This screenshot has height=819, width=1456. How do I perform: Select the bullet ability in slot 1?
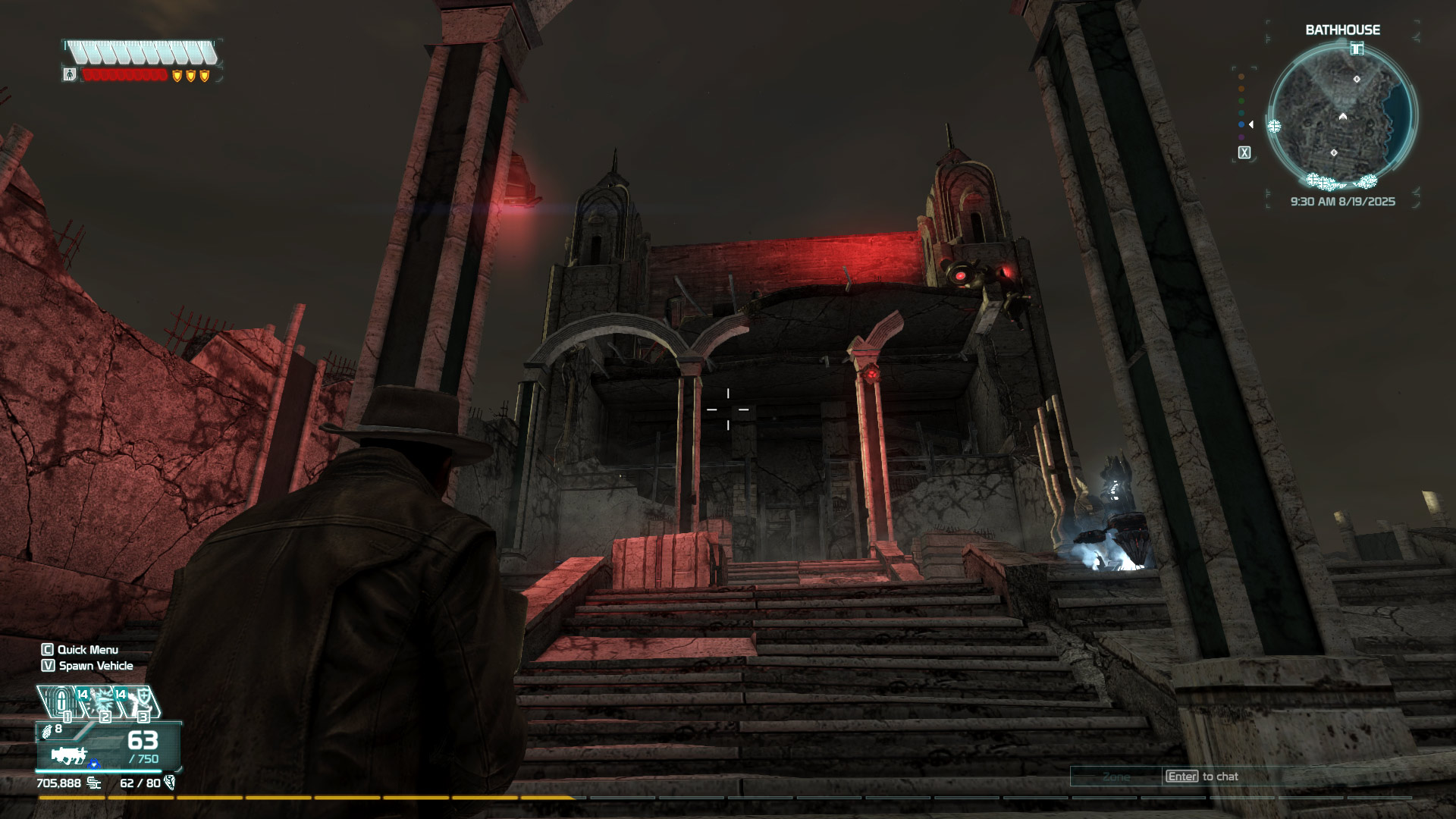61,701
